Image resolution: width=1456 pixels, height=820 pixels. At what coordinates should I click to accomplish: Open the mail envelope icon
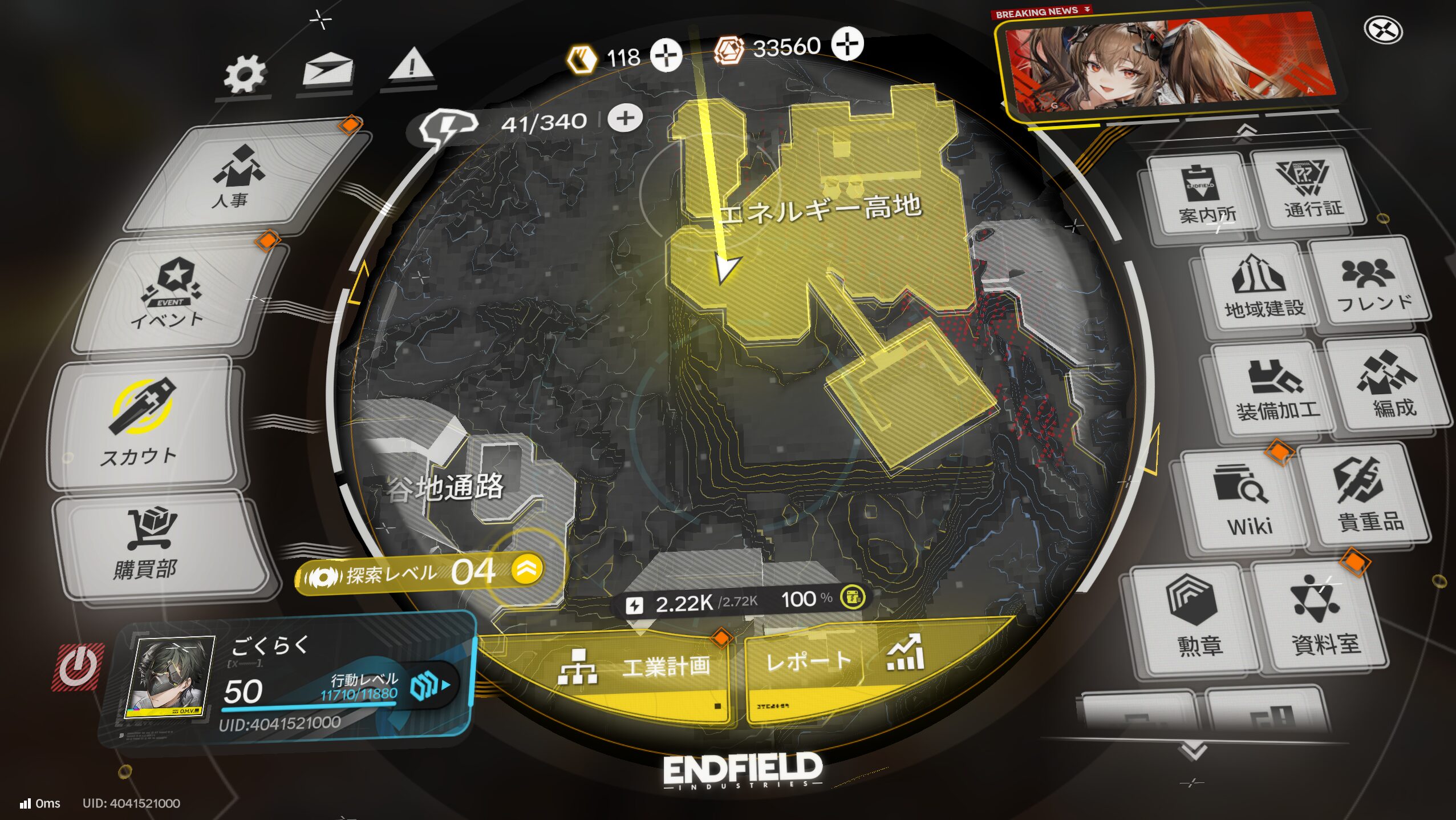328,70
